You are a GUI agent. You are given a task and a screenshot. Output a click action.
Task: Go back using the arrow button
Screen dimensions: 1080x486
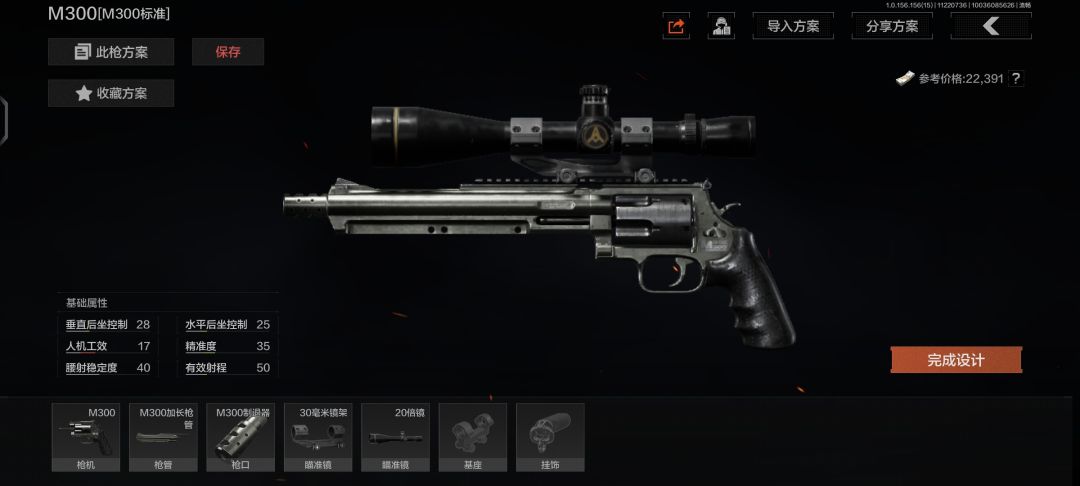990,26
